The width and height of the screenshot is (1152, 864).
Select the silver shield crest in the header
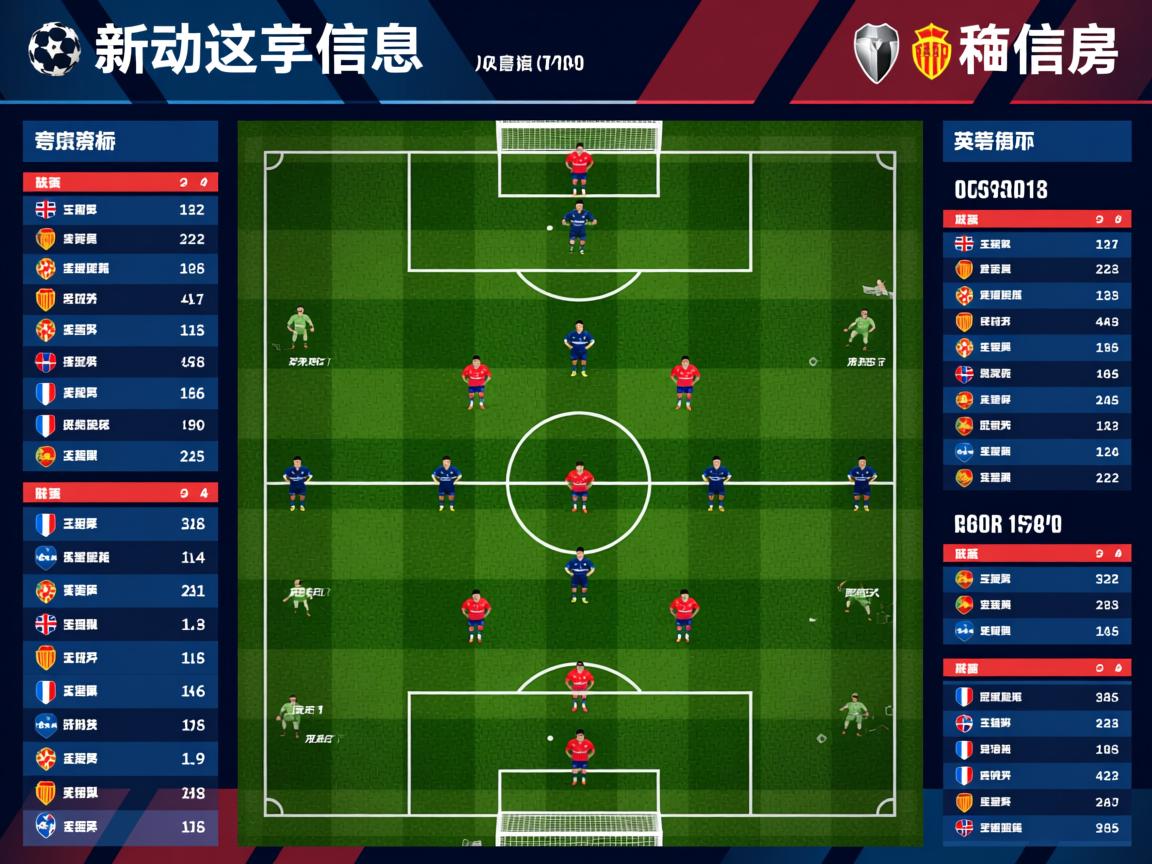tap(876, 52)
